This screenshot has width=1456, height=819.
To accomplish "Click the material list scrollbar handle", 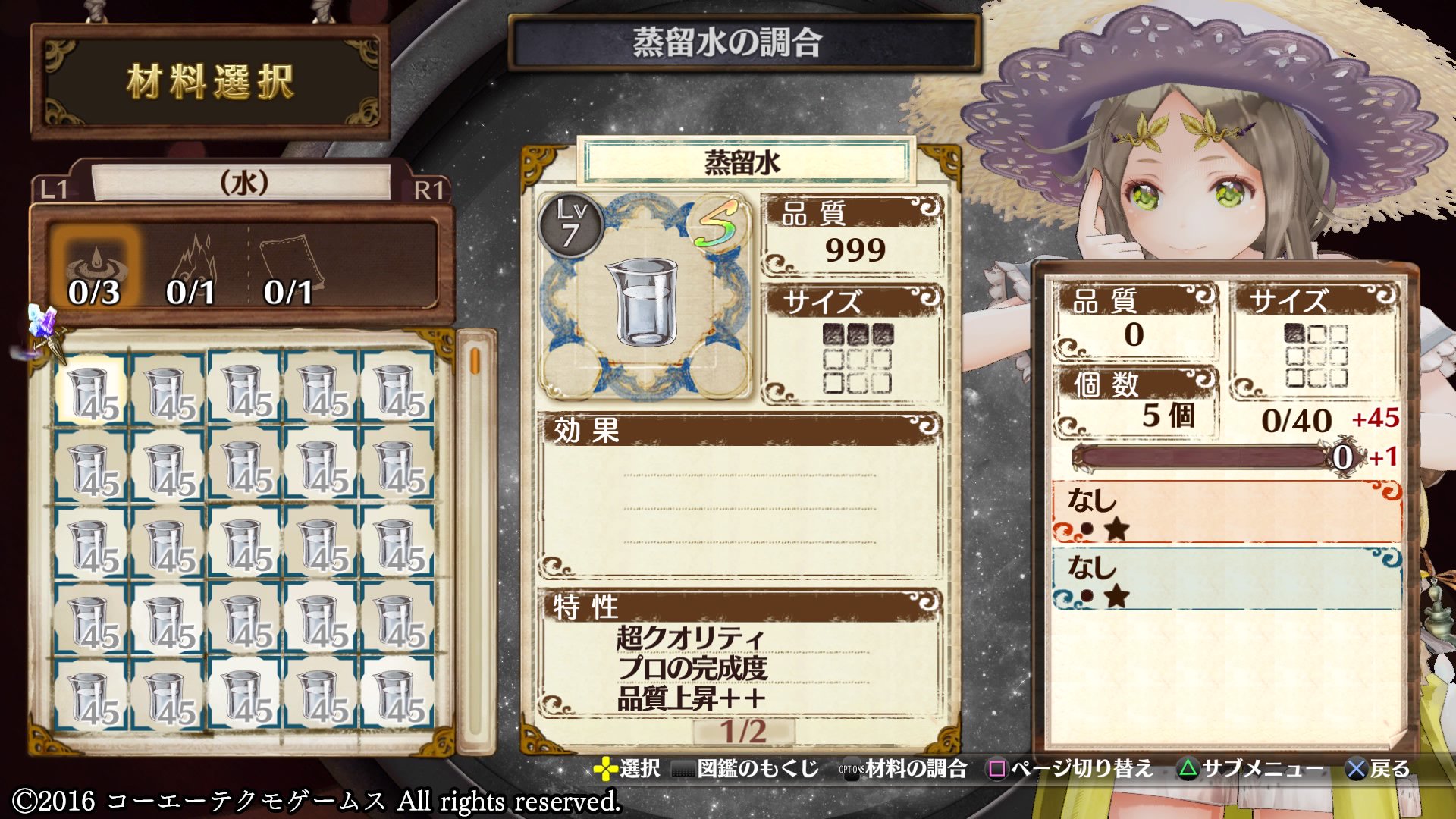I will click(475, 360).
